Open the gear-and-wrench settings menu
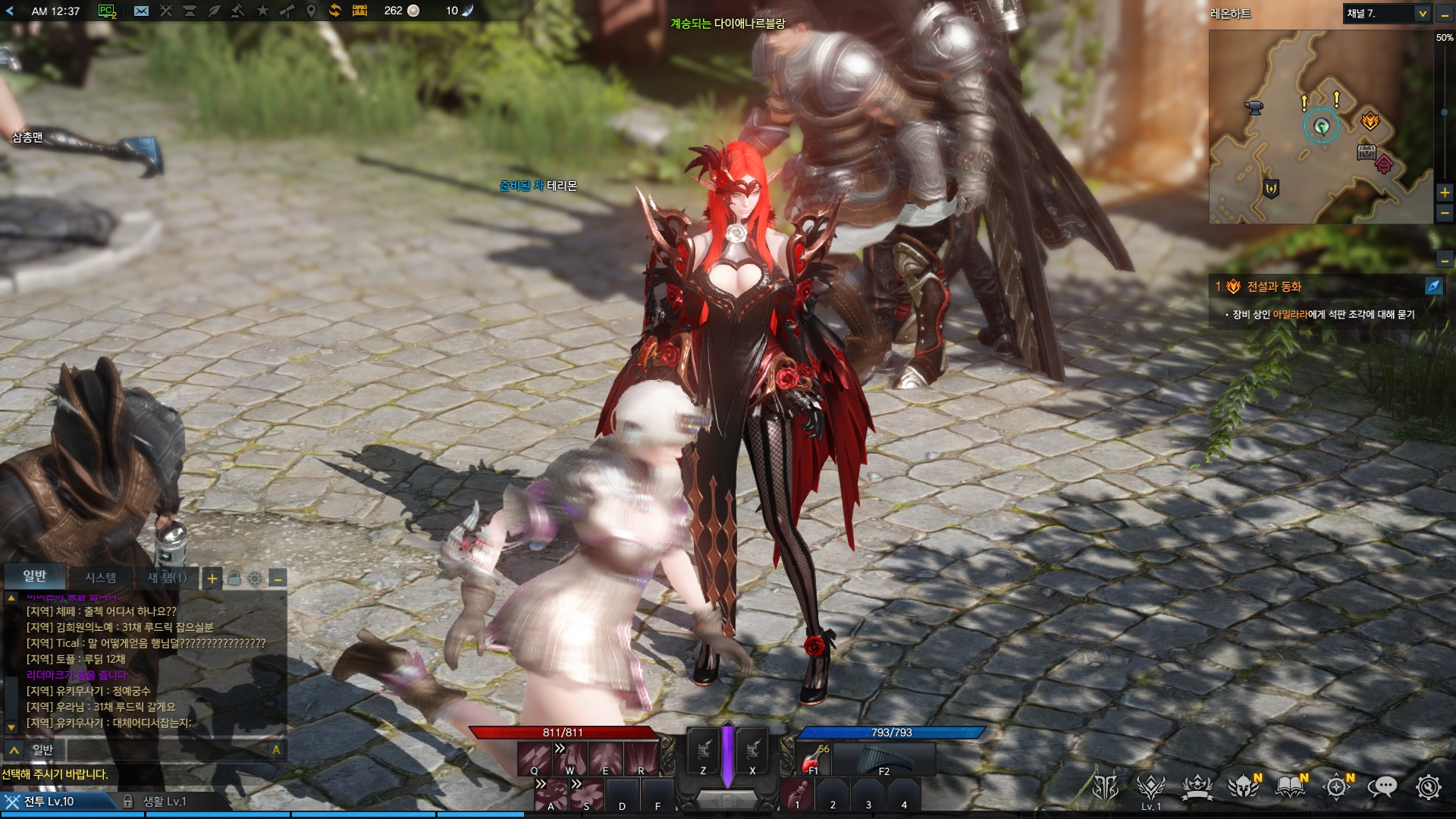This screenshot has height=819, width=1456. pyautogui.click(x=1429, y=787)
